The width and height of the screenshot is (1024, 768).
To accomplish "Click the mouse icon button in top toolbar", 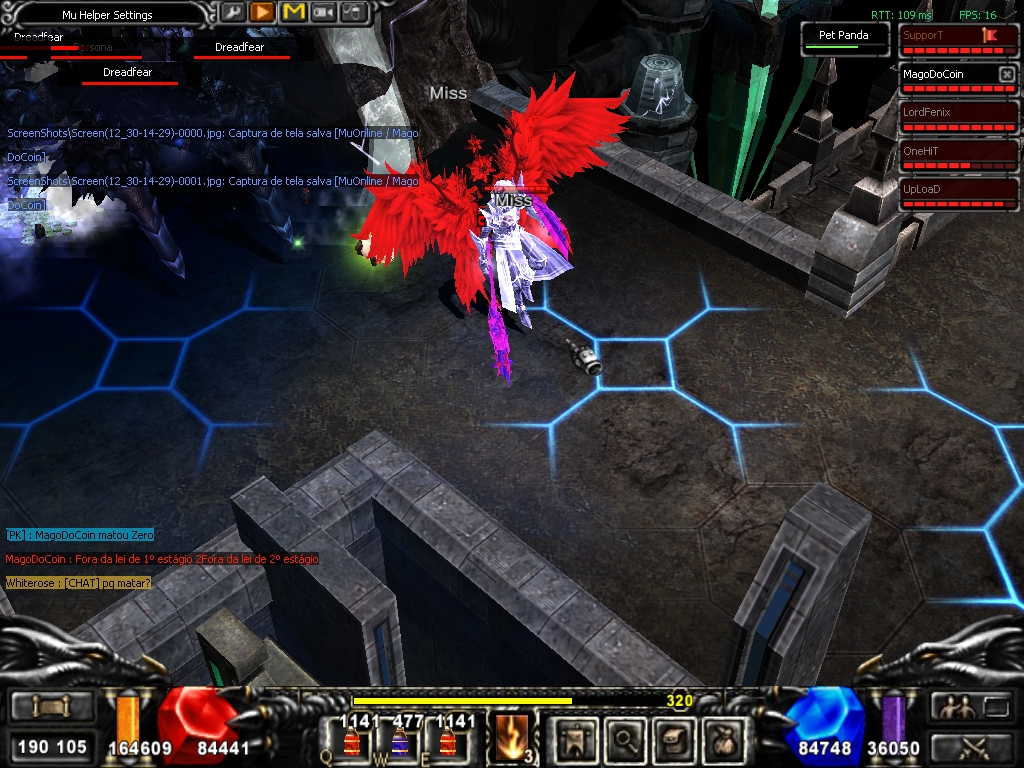I will [x=352, y=12].
